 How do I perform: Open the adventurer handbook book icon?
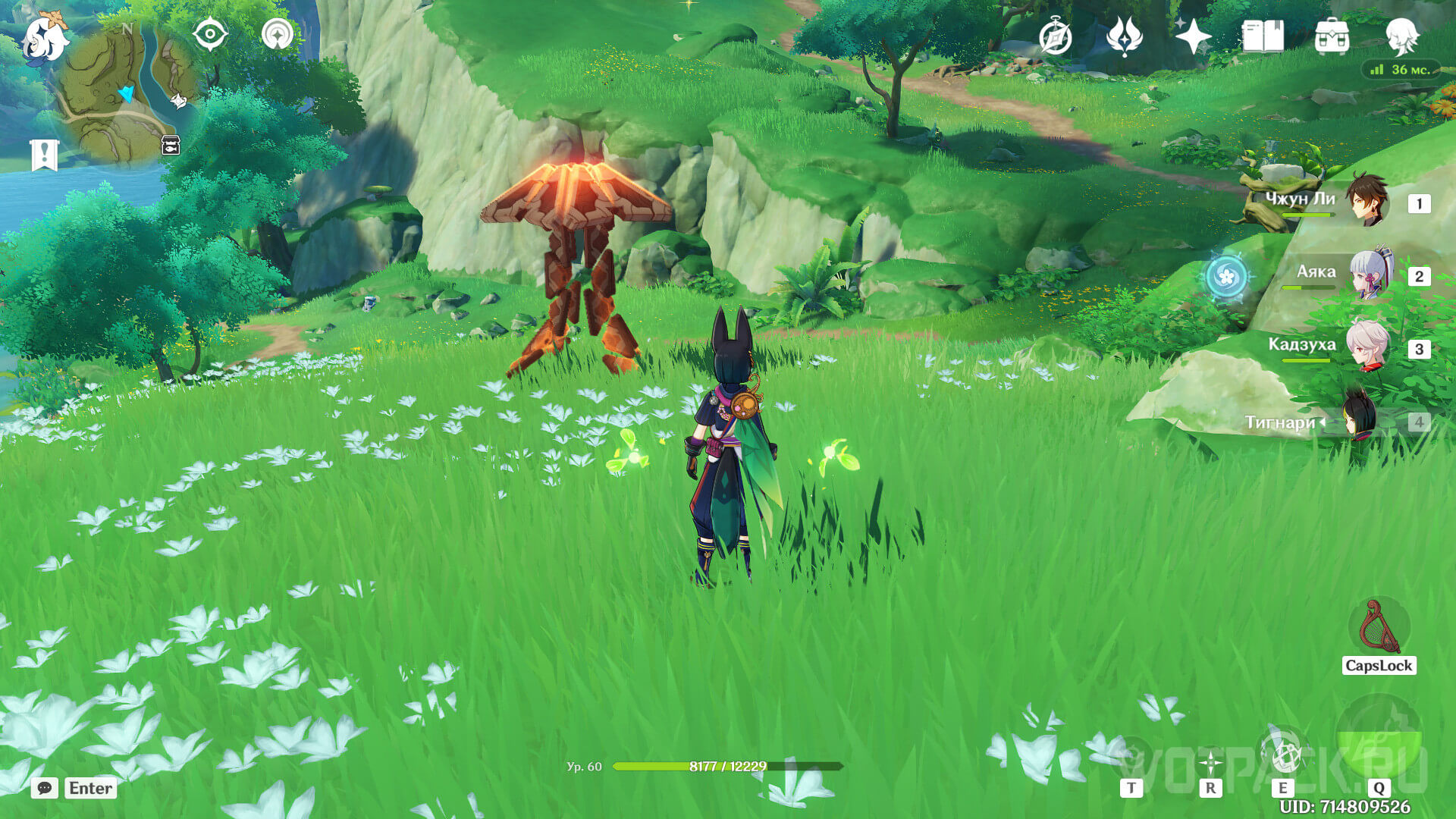point(1263,36)
